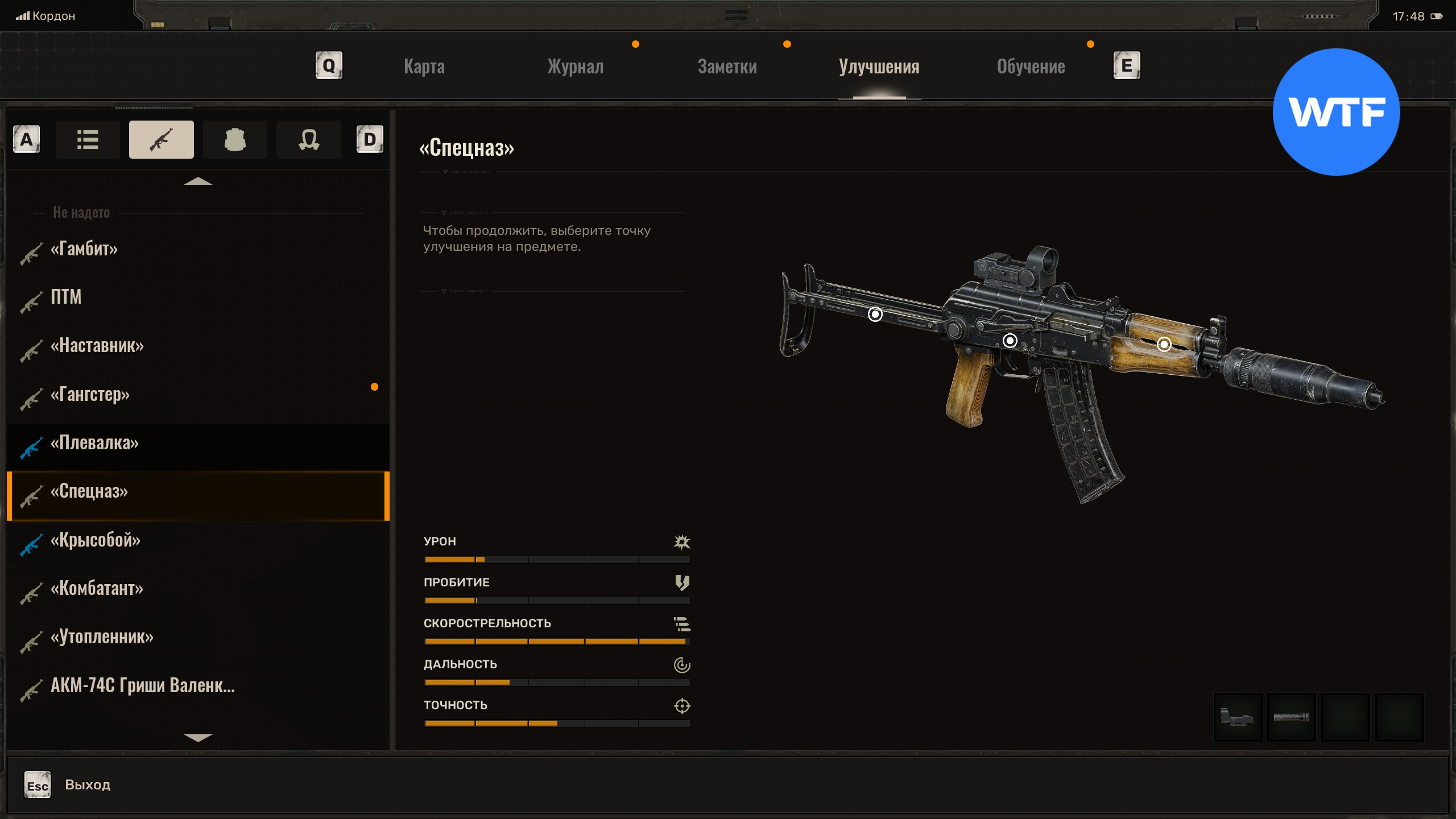Select «Комбатант» in the list
1456x819 pixels.
97,588
